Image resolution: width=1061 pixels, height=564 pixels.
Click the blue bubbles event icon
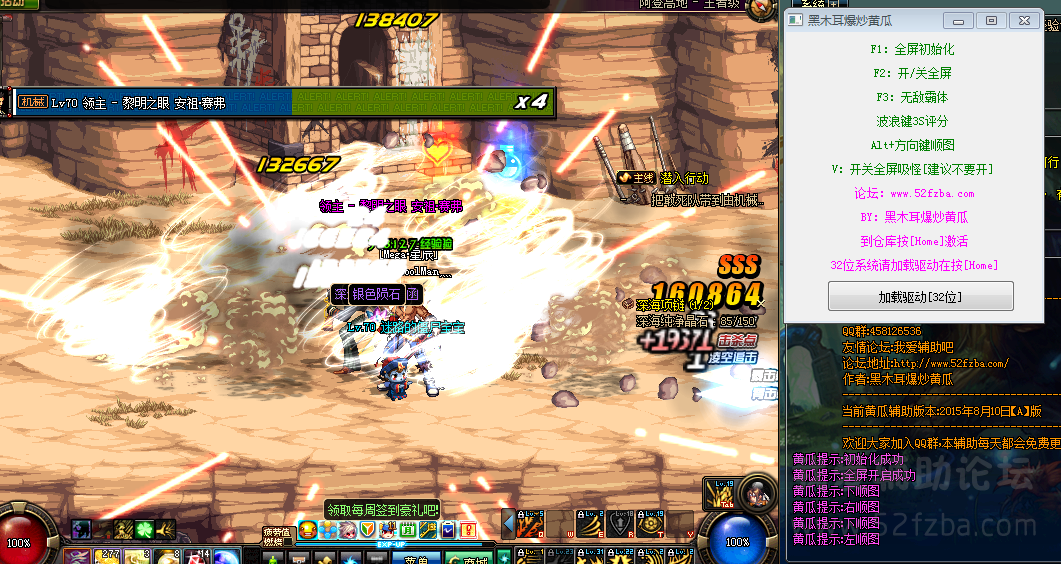tap(329, 529)
